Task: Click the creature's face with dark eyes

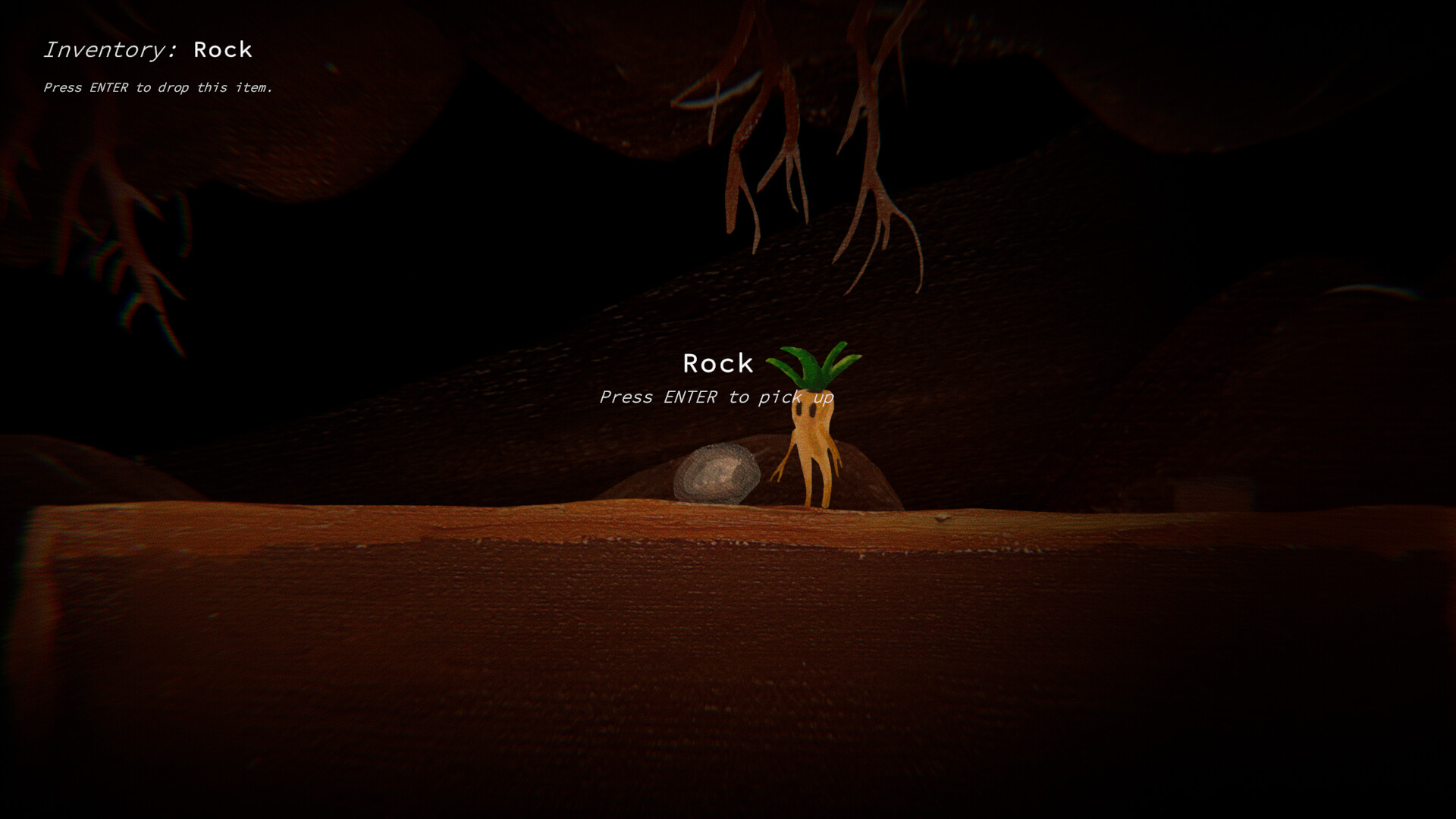Action: (x=806, y=409)
